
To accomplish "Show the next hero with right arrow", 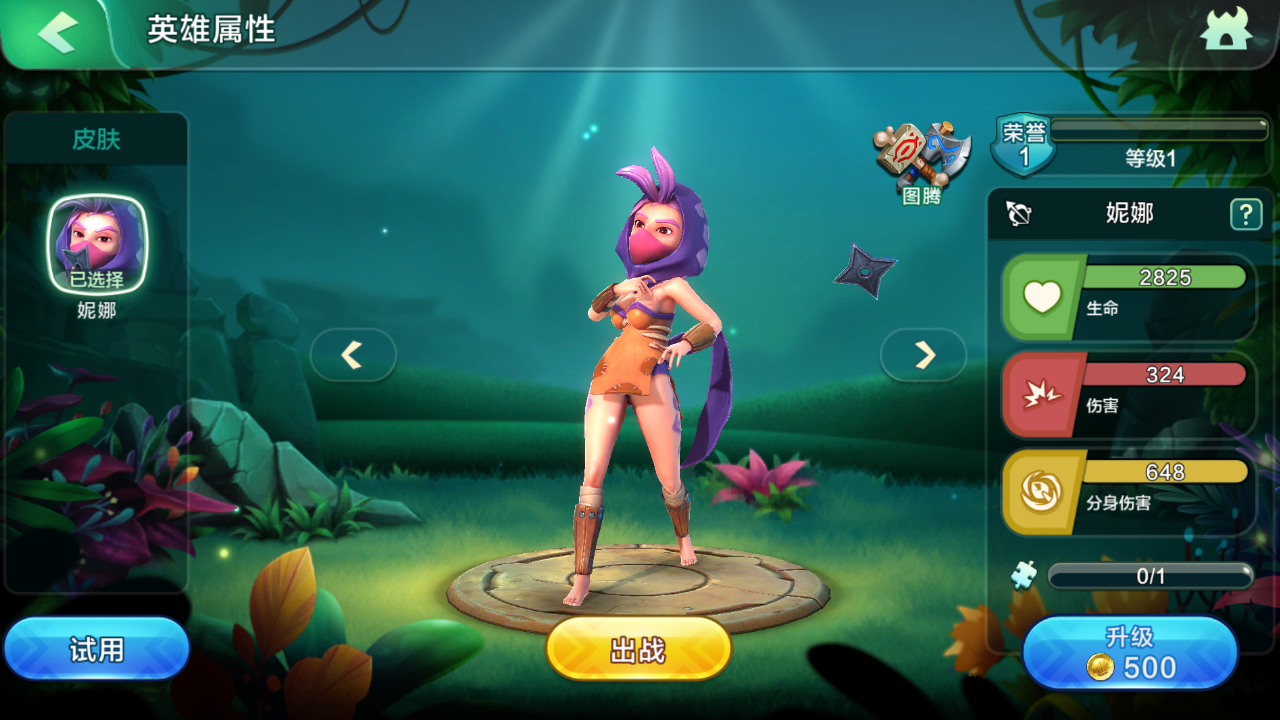I will coord(924,355).
